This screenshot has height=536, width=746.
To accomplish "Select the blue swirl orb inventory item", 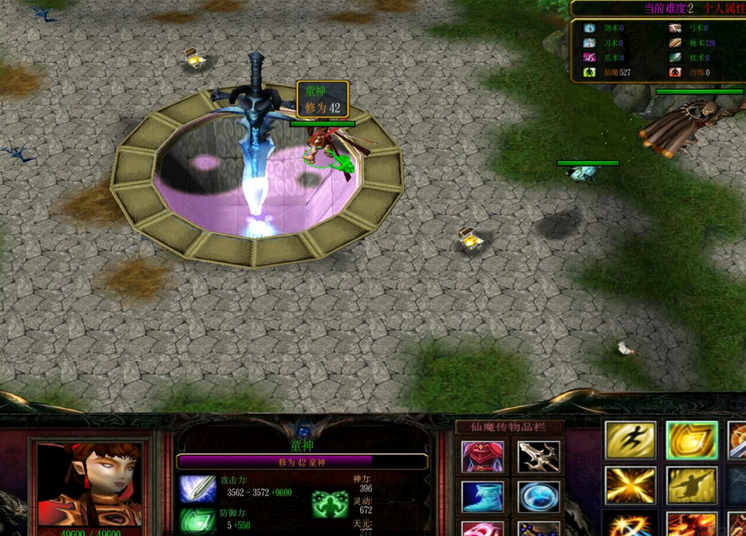I will click(x=539, y=497).
